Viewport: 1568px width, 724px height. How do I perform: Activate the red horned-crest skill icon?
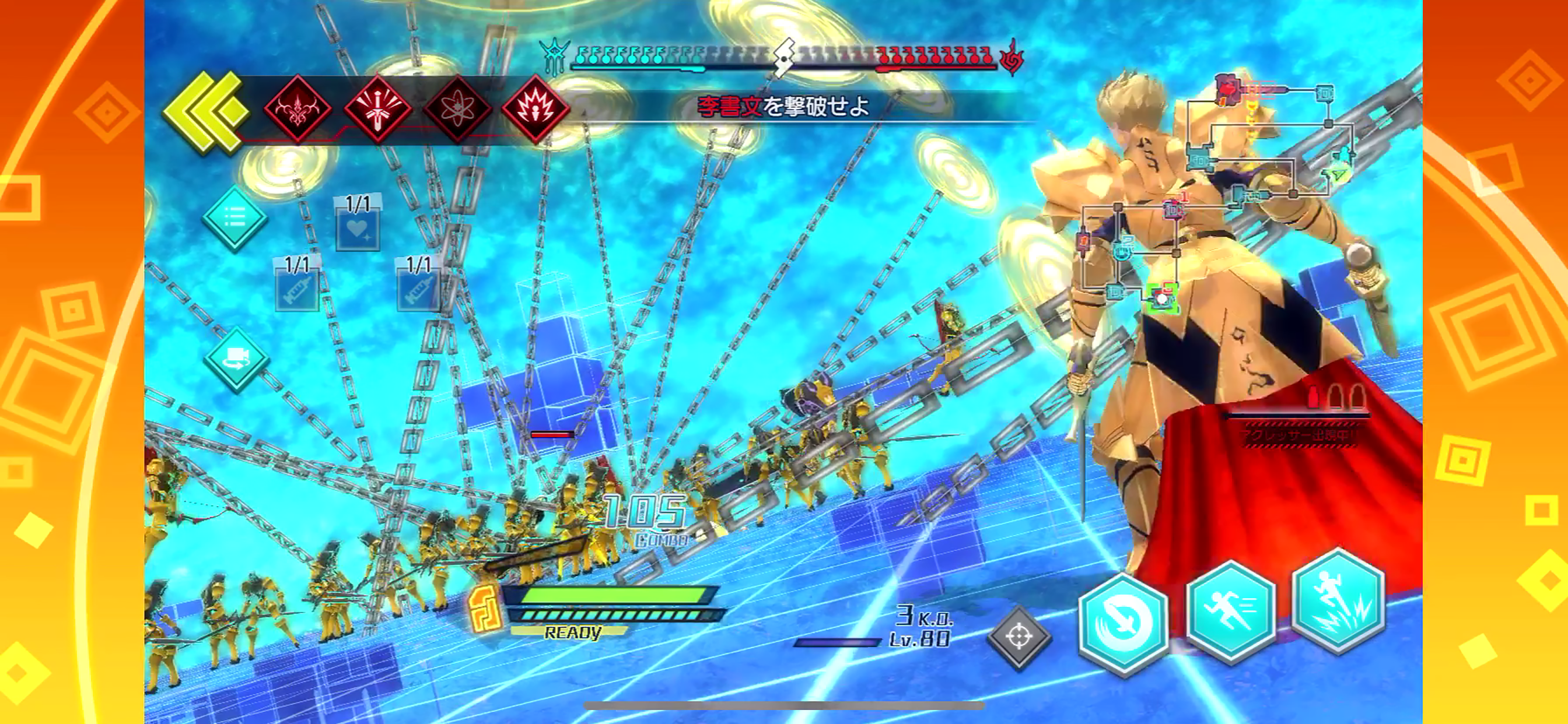[x=297, y=110]
